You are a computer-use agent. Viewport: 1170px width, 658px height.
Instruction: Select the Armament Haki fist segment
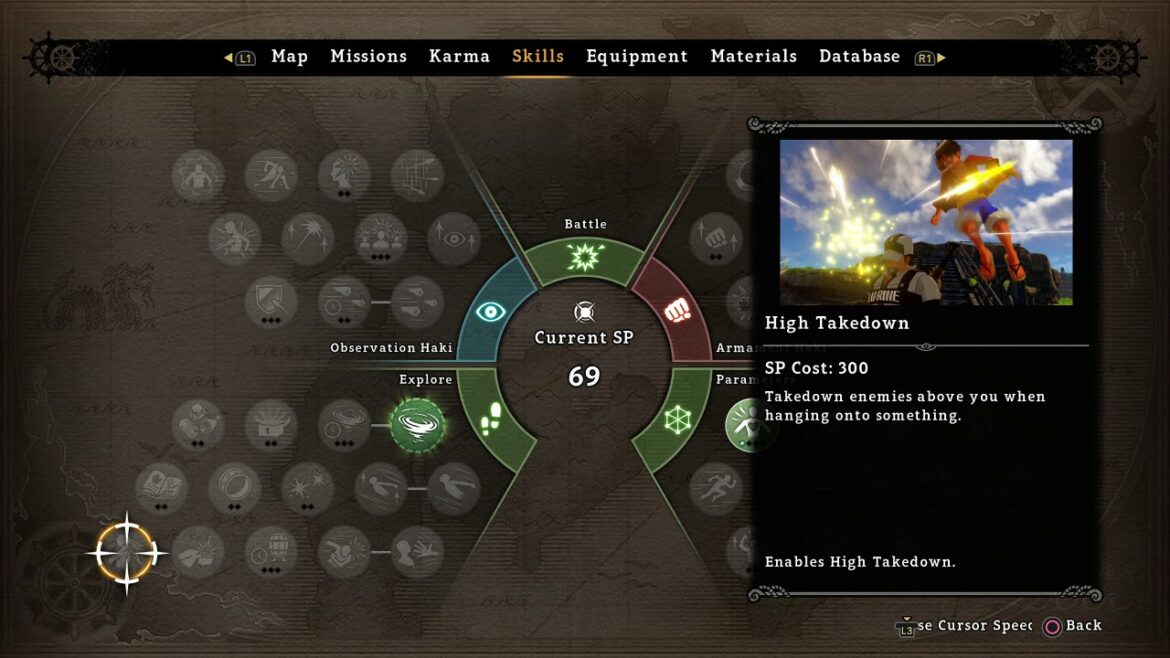coord(679,311)
